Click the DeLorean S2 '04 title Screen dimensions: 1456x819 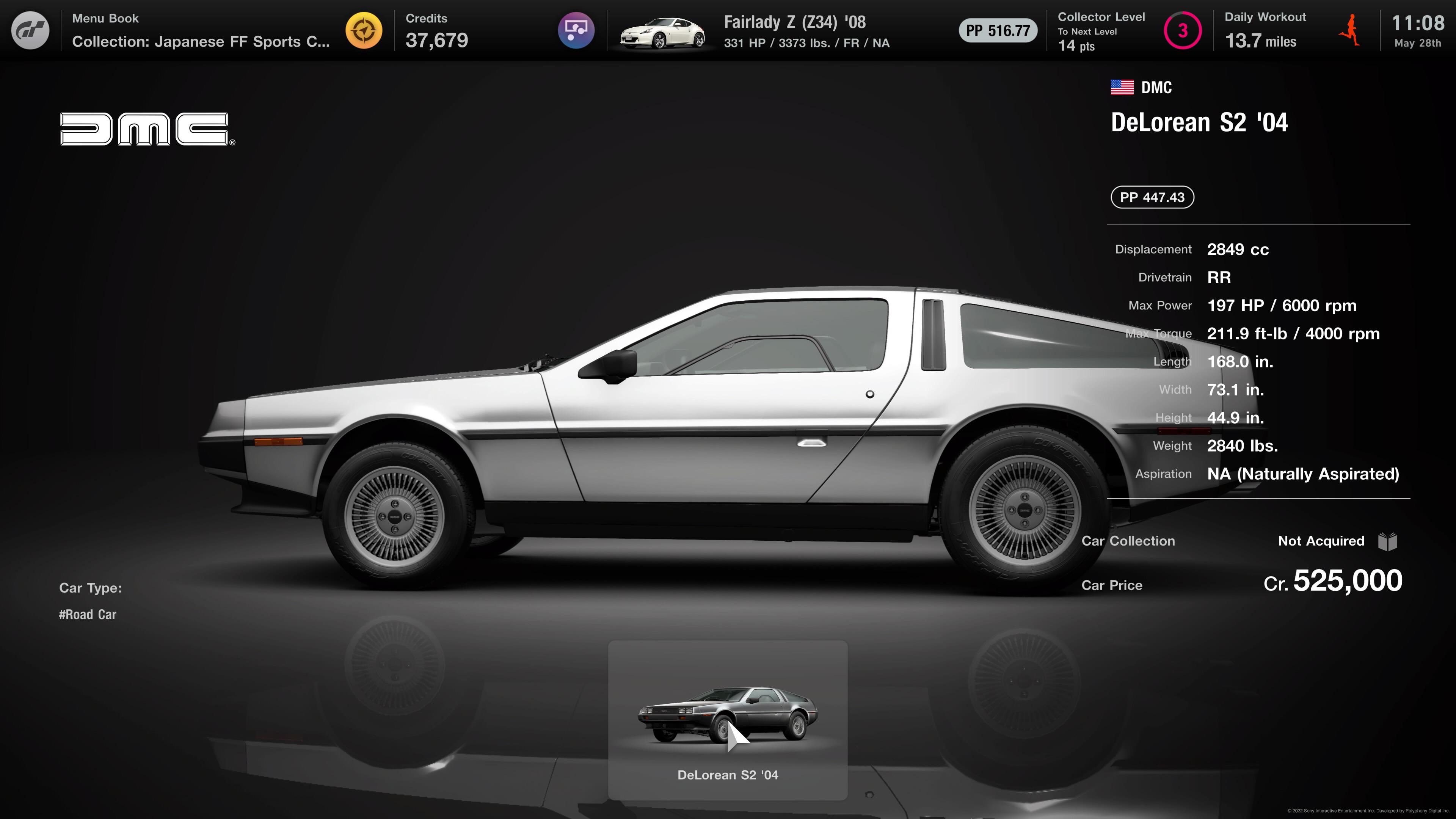pos(1198,121)
